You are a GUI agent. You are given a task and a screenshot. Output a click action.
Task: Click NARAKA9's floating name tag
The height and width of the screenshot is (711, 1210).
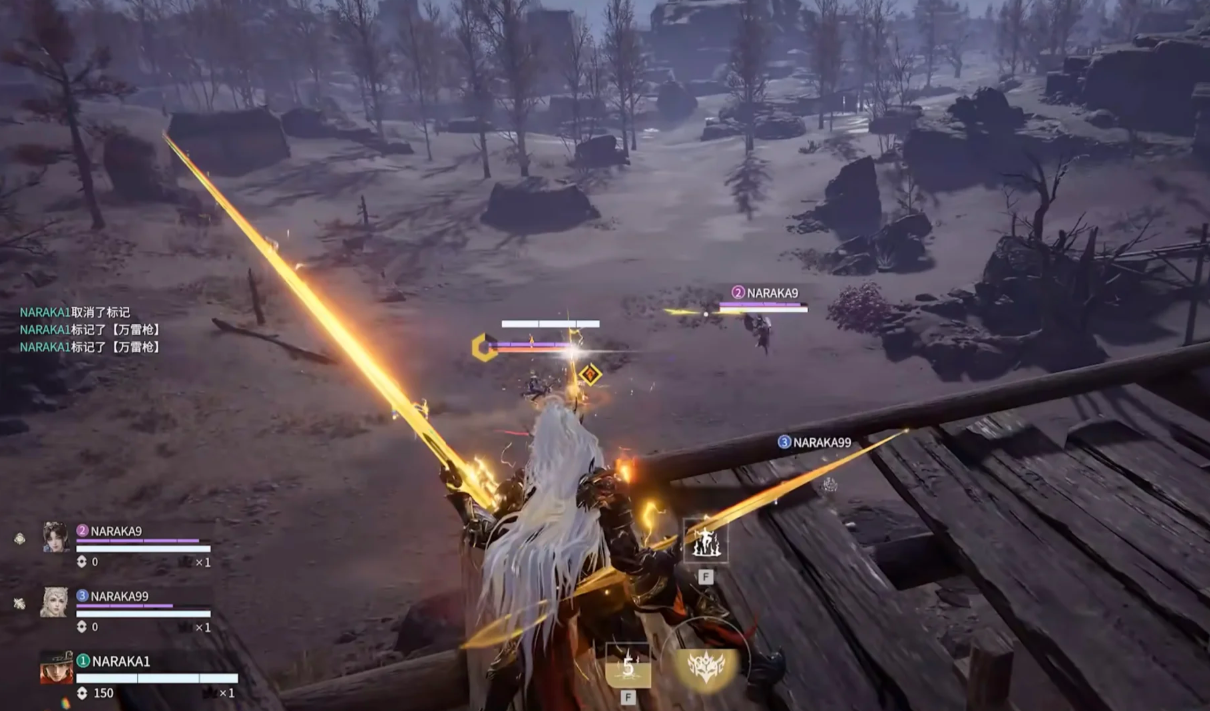765,293
